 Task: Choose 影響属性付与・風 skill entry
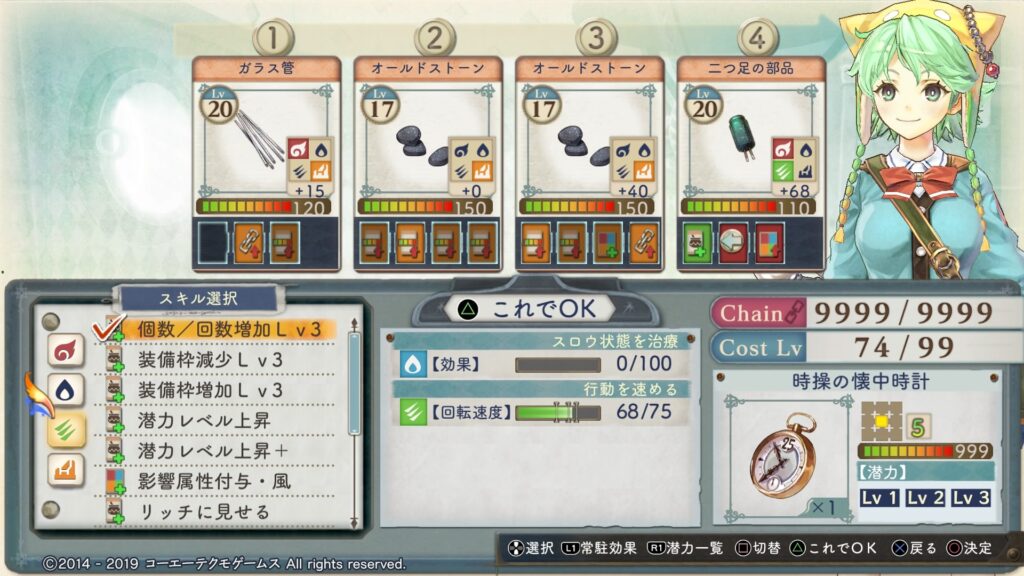215,481
